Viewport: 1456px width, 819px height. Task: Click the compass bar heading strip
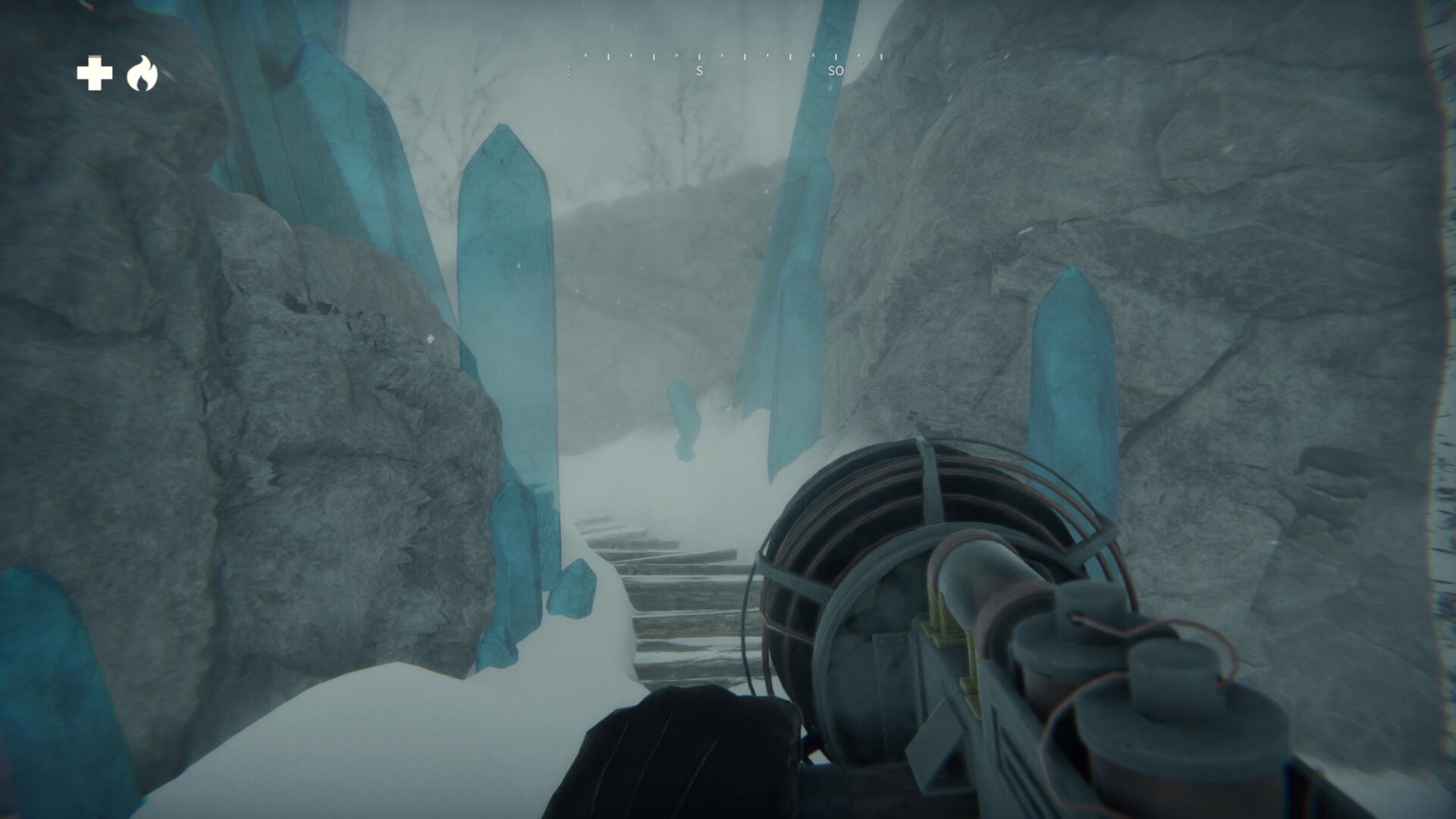(732, 64)
